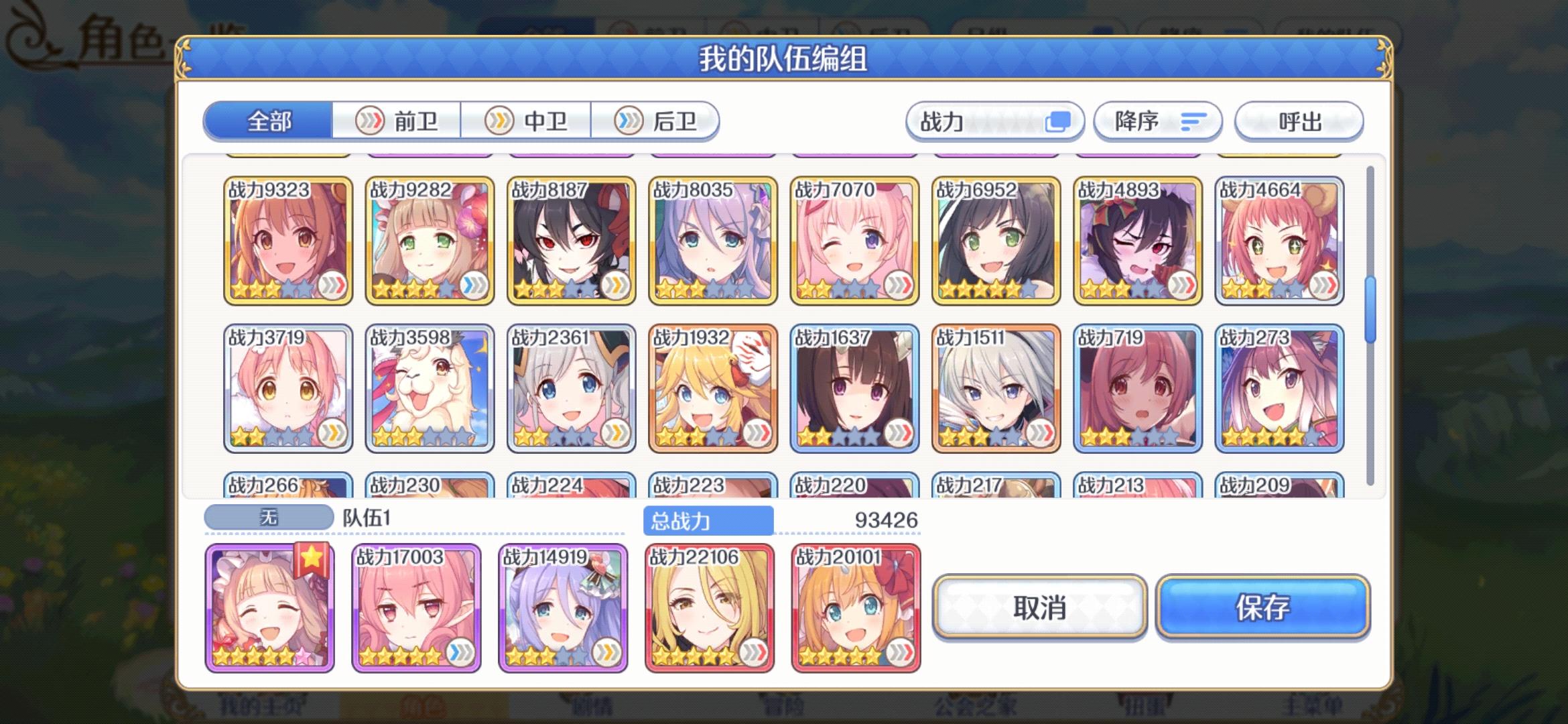Toggle descending order with the 降序 sort icon

tap(1193, 121)
